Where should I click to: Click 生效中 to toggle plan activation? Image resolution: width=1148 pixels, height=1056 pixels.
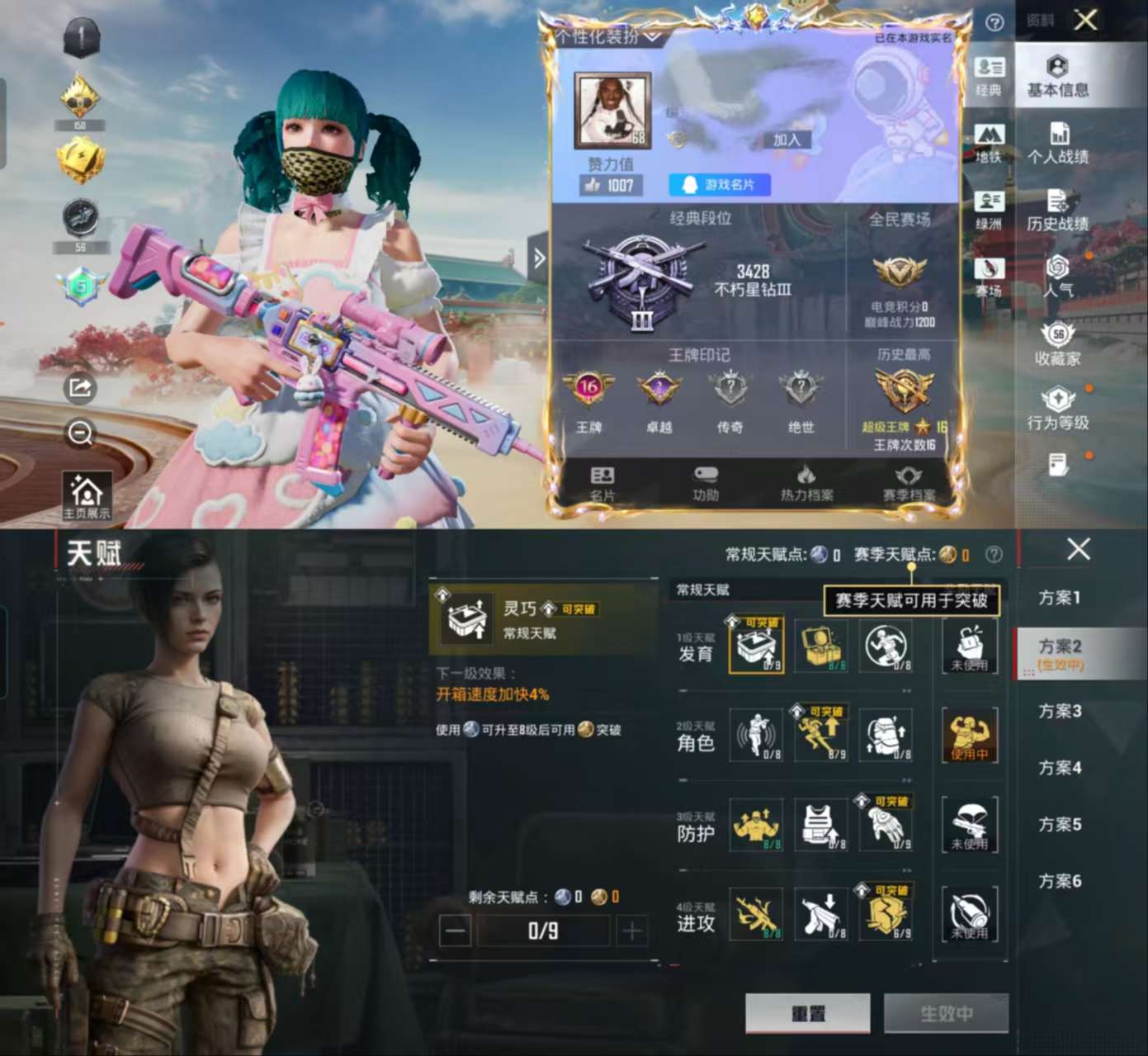tap(946, 1013)
